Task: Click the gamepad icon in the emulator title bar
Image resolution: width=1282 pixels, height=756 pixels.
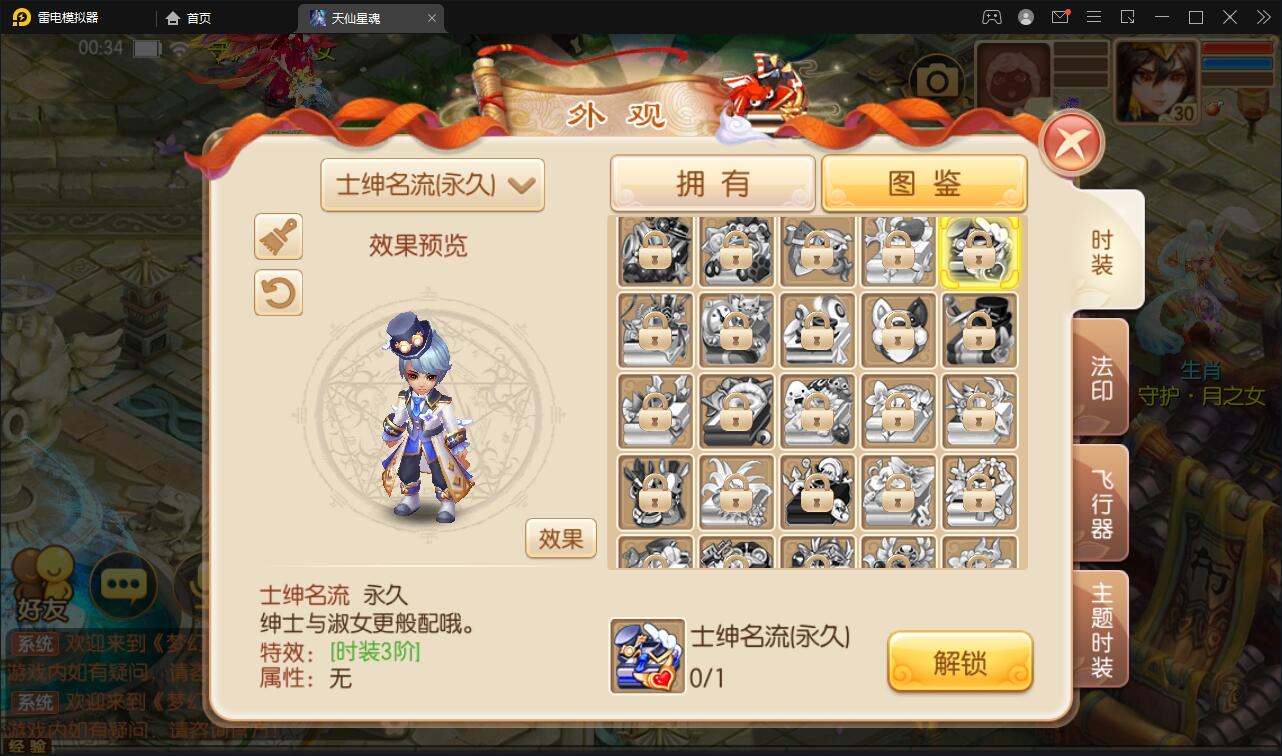Action: click(991, 17)
